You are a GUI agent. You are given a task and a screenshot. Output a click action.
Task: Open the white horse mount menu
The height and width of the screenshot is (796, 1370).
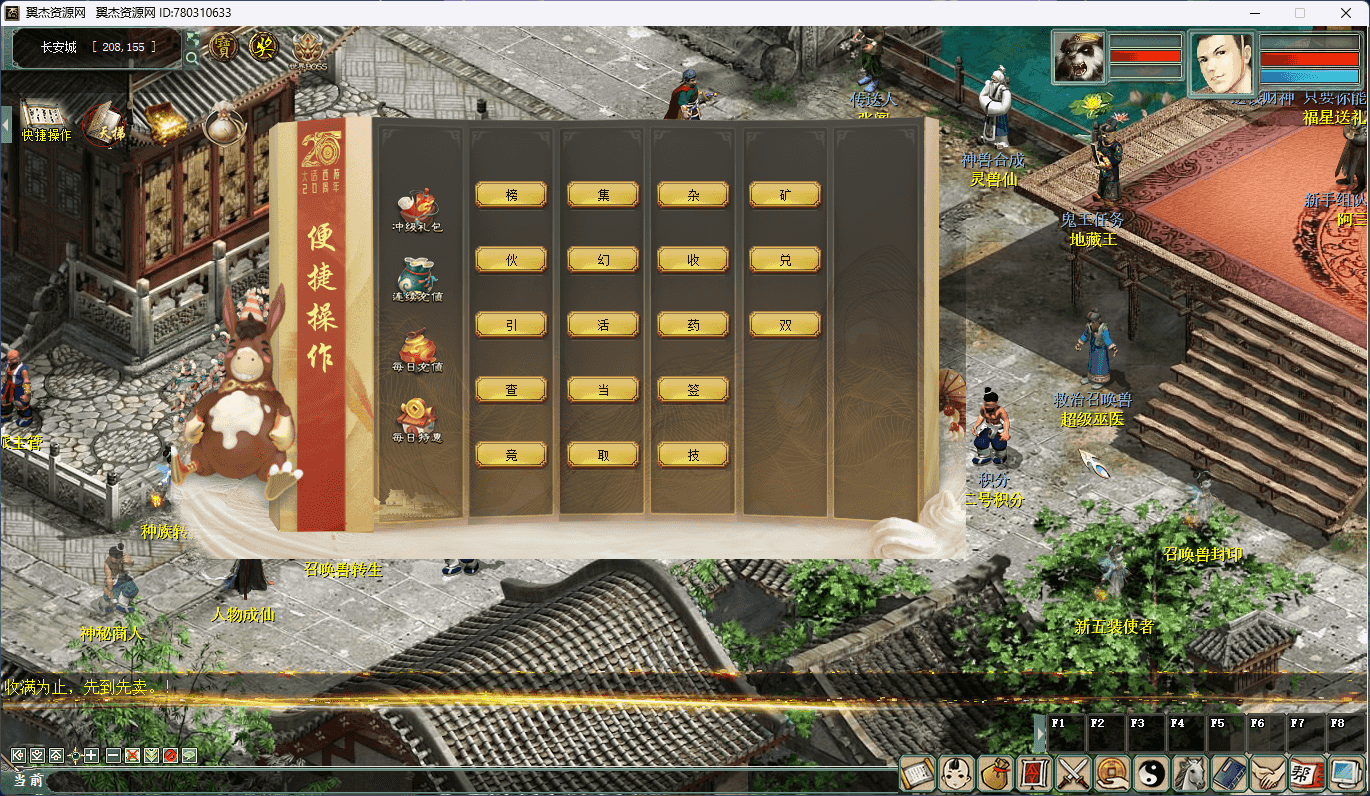click(1190, 773)
